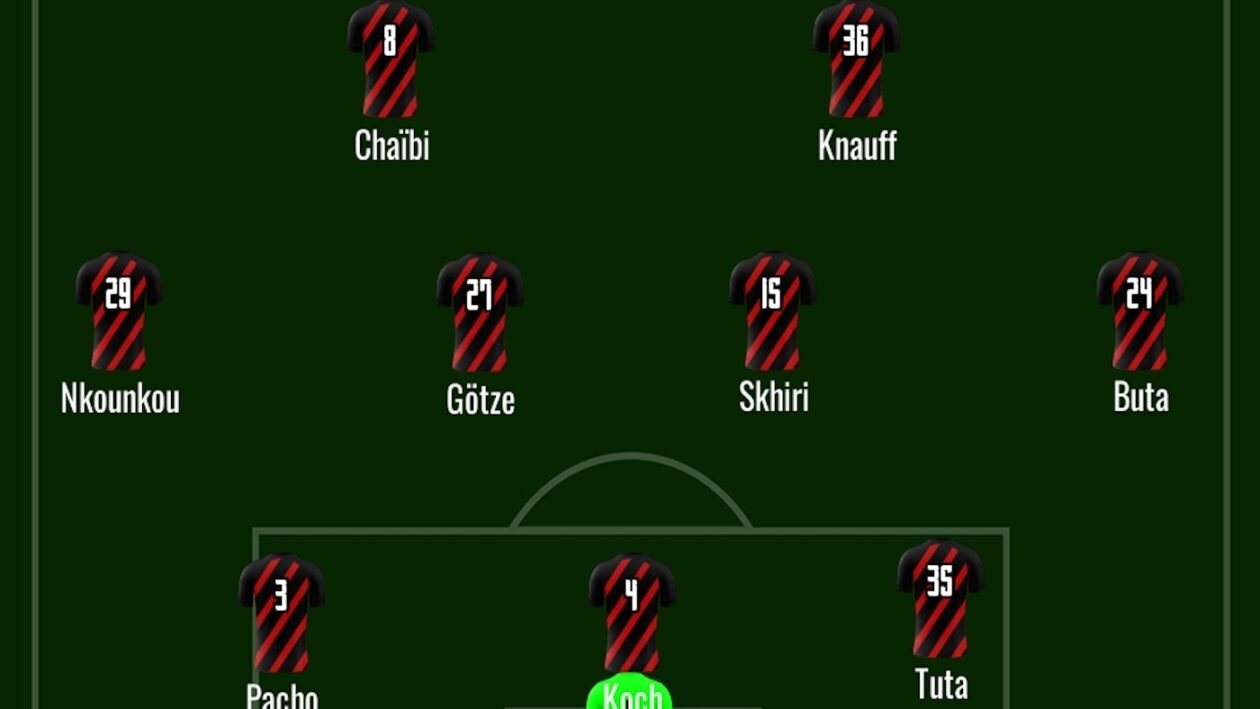Screen dimensions: 1260x709
Task: Choose Knauff's number 36 shirt
Action: [856, 60]
